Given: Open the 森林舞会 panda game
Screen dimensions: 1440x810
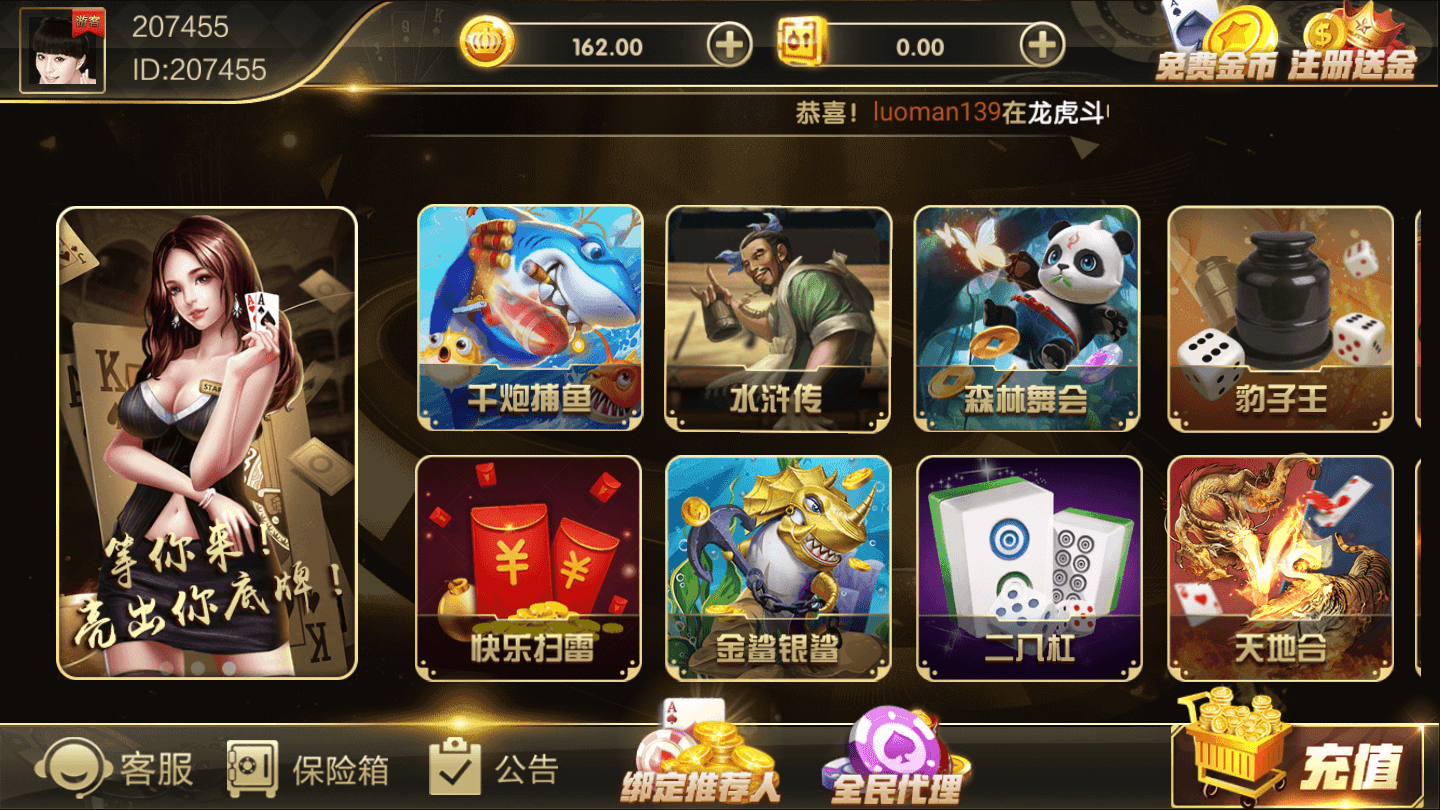Looking at the screenshot, I should (x=1026, y=315).
